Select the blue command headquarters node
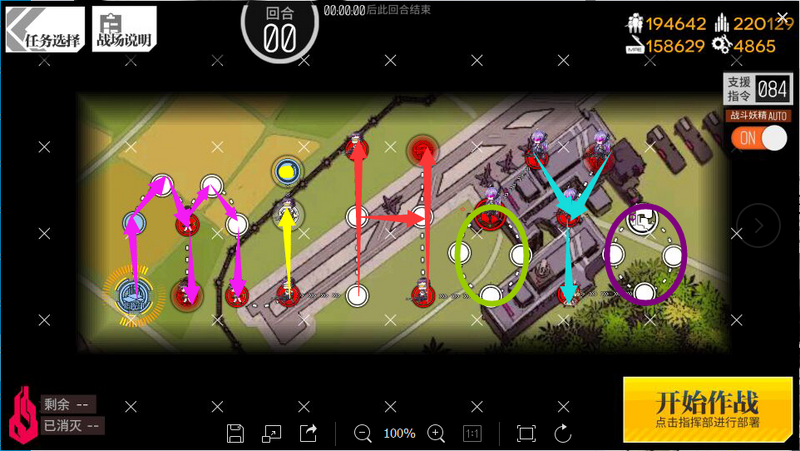This screenshot has height=451, width=800. (x=131, y=292)
